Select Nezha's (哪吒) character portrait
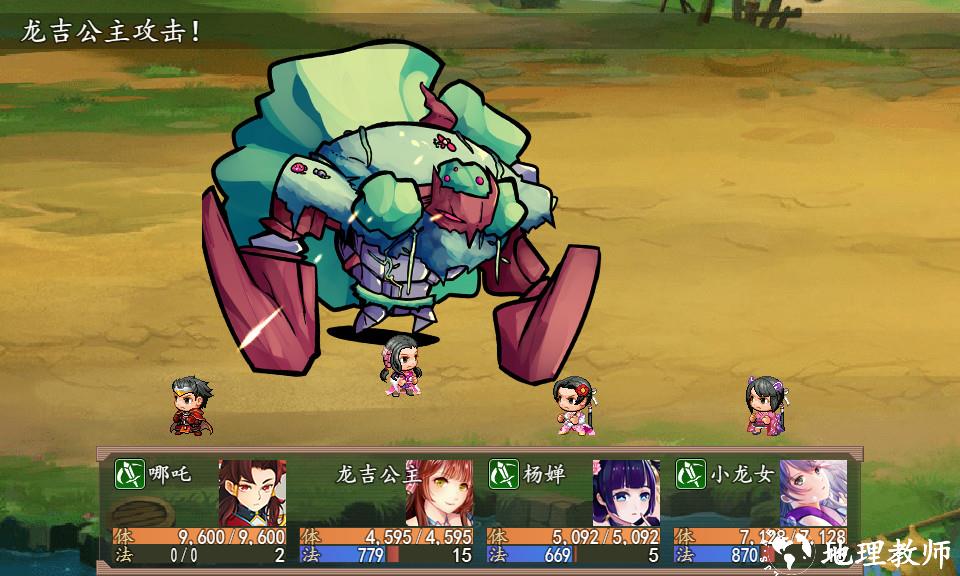 click(252, 492)
